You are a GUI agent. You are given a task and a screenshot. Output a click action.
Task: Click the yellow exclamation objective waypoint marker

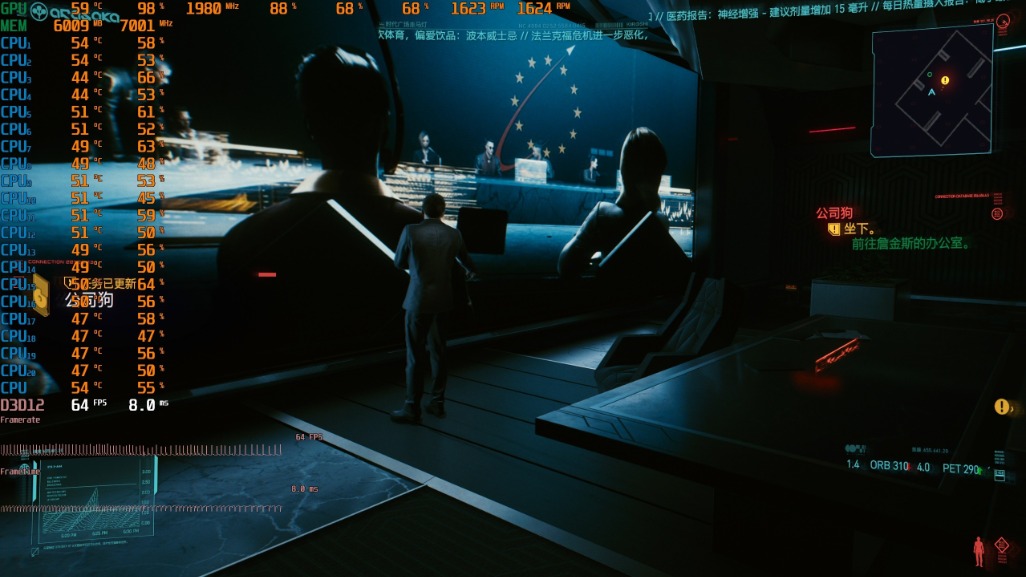pos(1001,406)
